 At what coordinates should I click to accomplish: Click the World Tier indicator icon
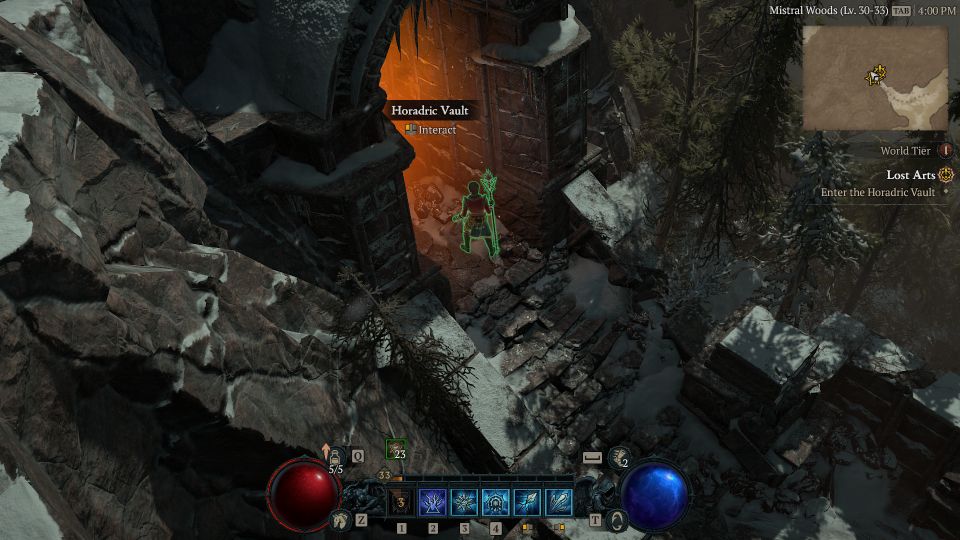point(945,151)
